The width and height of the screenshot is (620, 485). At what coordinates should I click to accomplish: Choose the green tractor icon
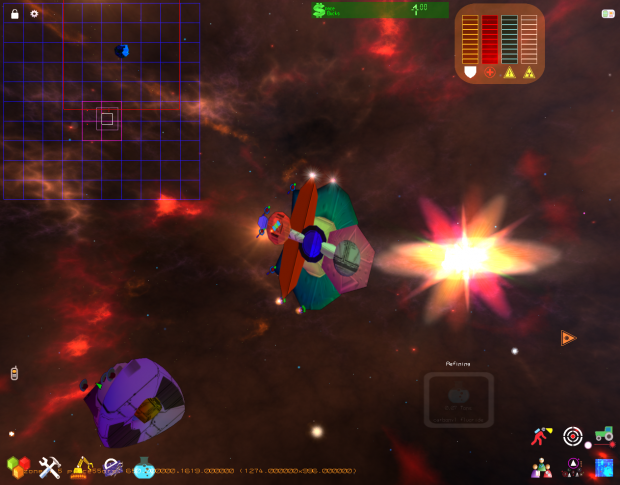pyautogui.click(x=603, y=434)
